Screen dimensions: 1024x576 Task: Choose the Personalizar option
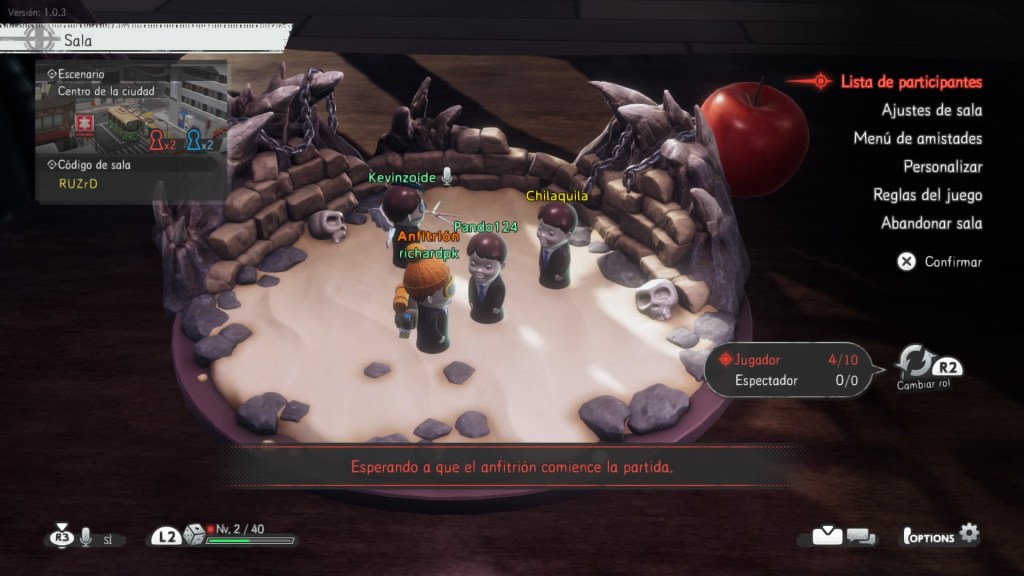(x=942, y=166)
